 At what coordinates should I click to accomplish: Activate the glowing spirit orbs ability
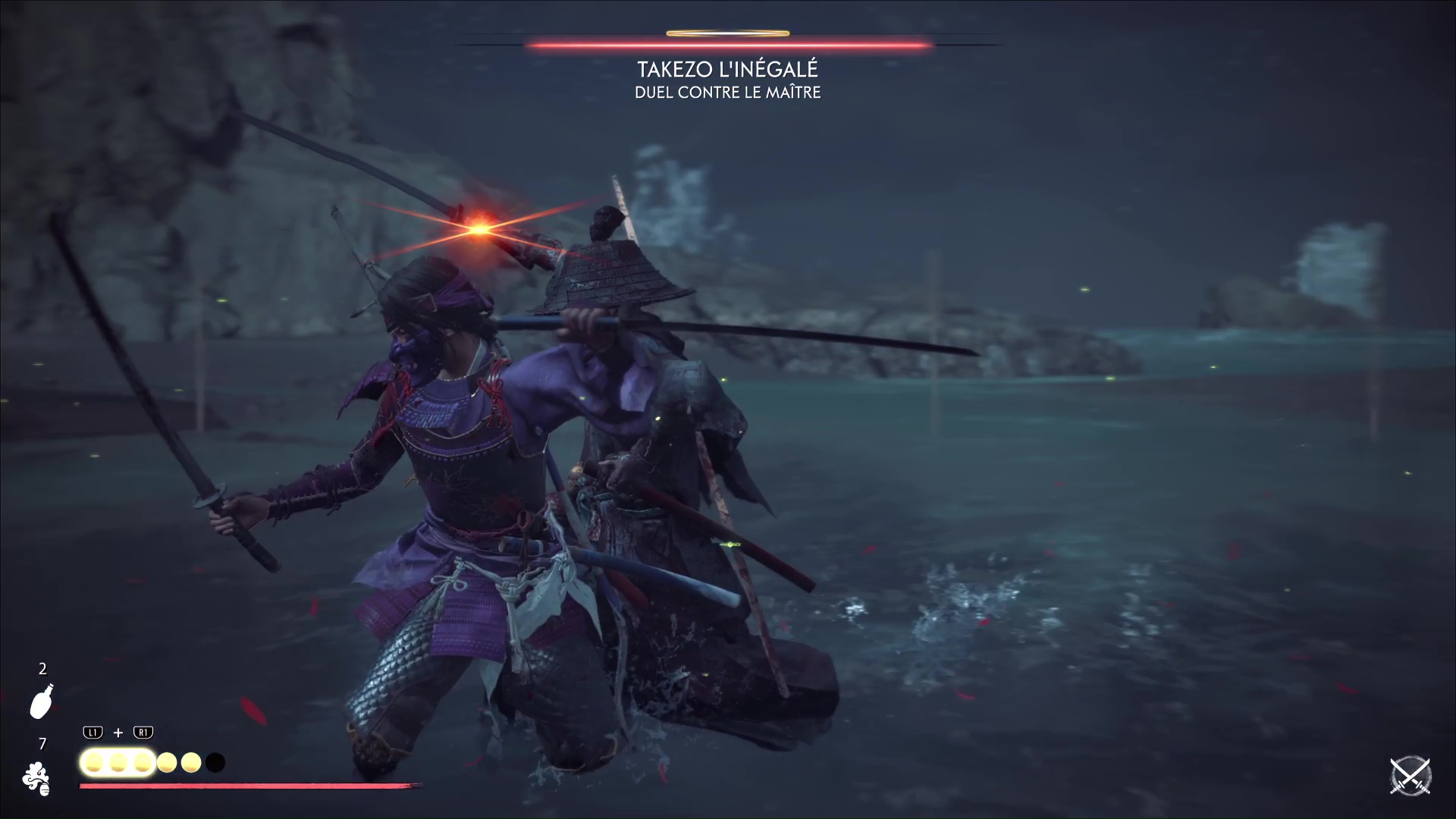118,762
